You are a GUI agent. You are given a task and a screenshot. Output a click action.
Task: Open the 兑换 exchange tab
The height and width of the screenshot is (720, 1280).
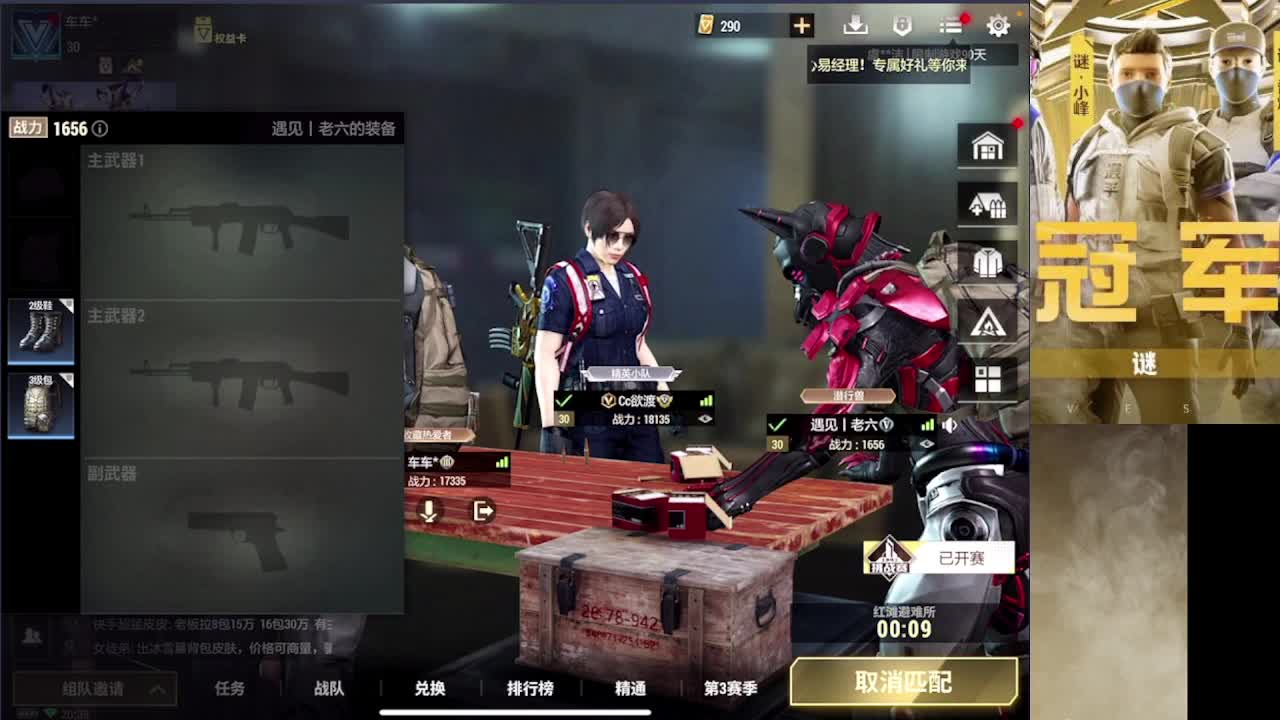430,689
